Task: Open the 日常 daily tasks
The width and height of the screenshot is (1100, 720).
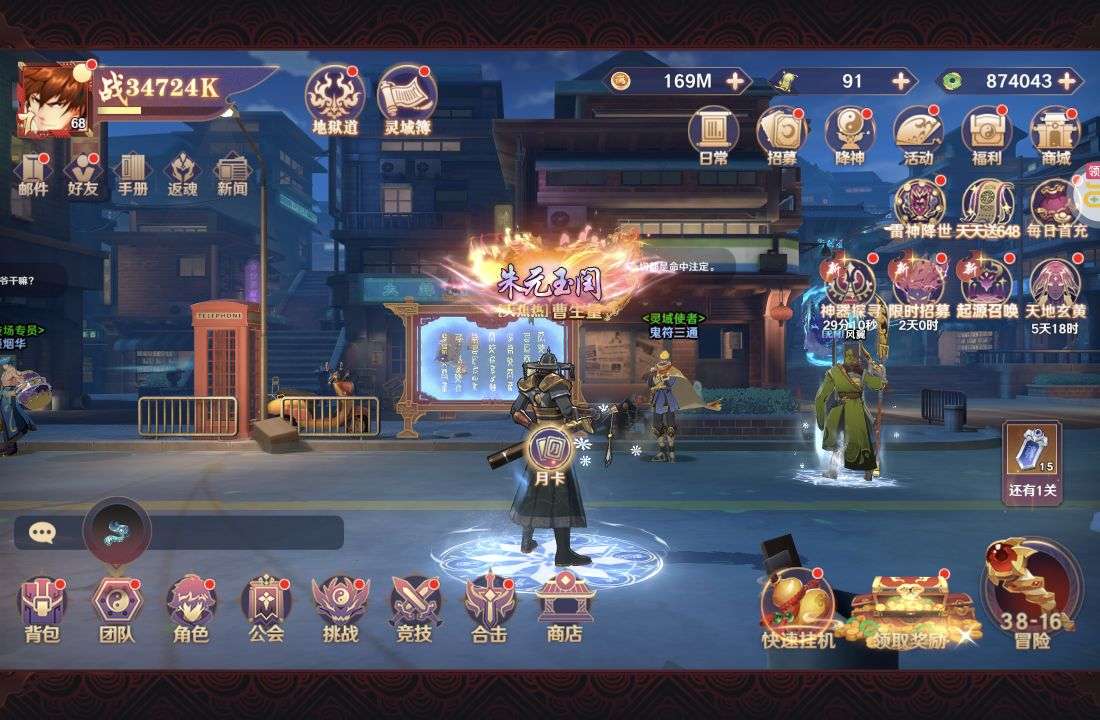Action: pyautogui.click(x=713, y=136)
